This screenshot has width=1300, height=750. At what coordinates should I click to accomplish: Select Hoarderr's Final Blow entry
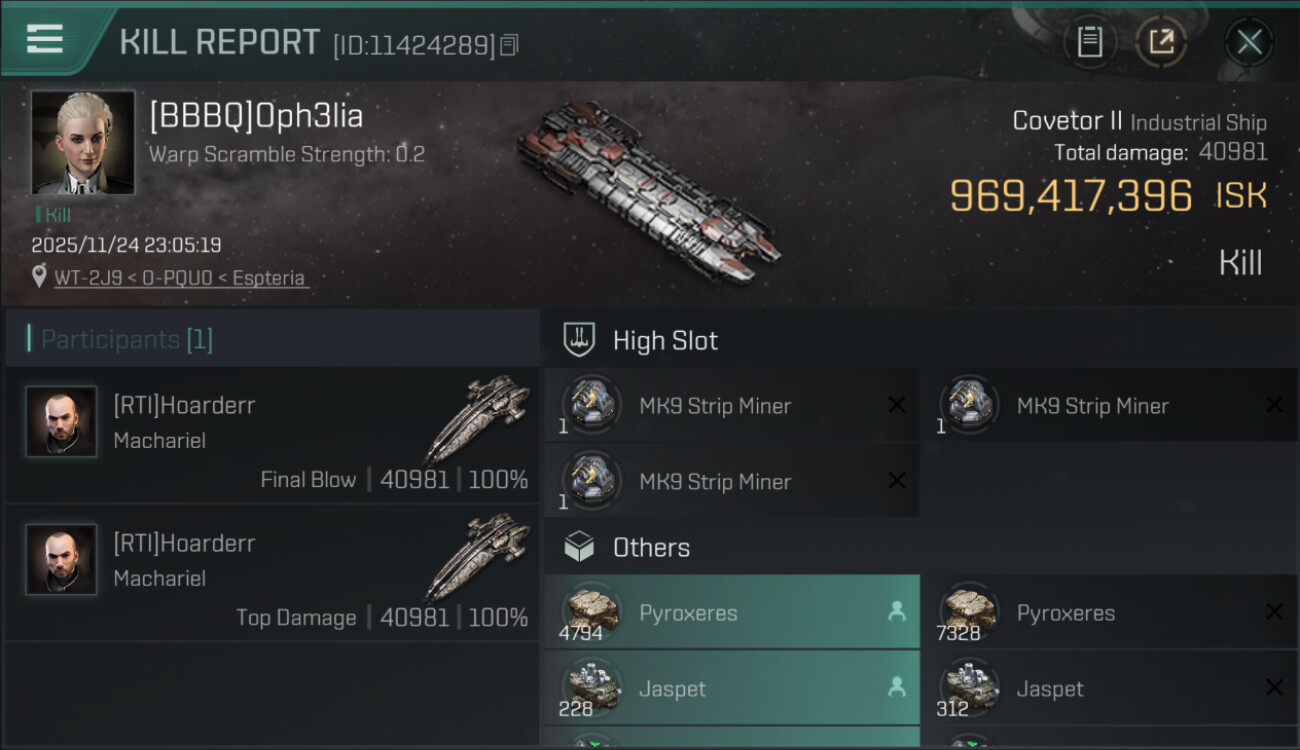272,435
